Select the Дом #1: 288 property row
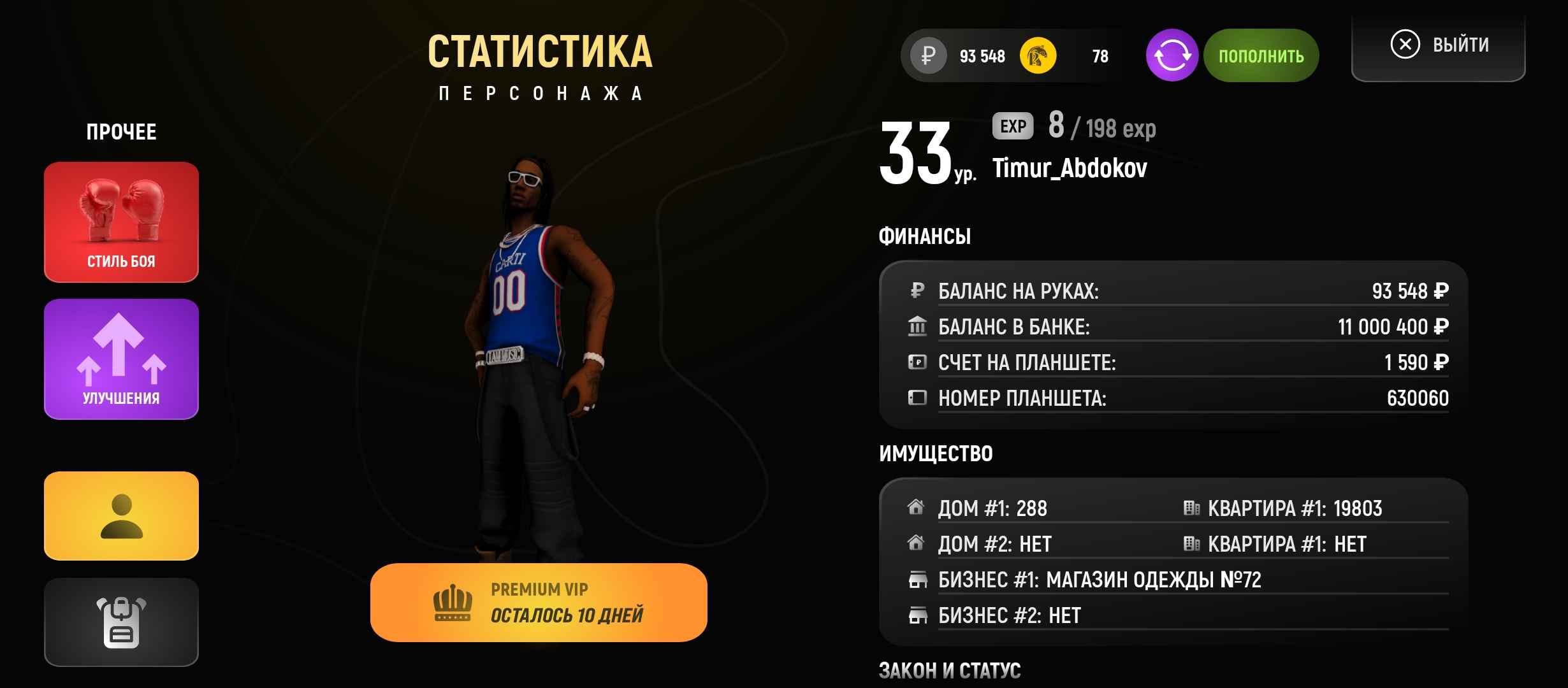 pyautogui.click(x=992, y=508)
